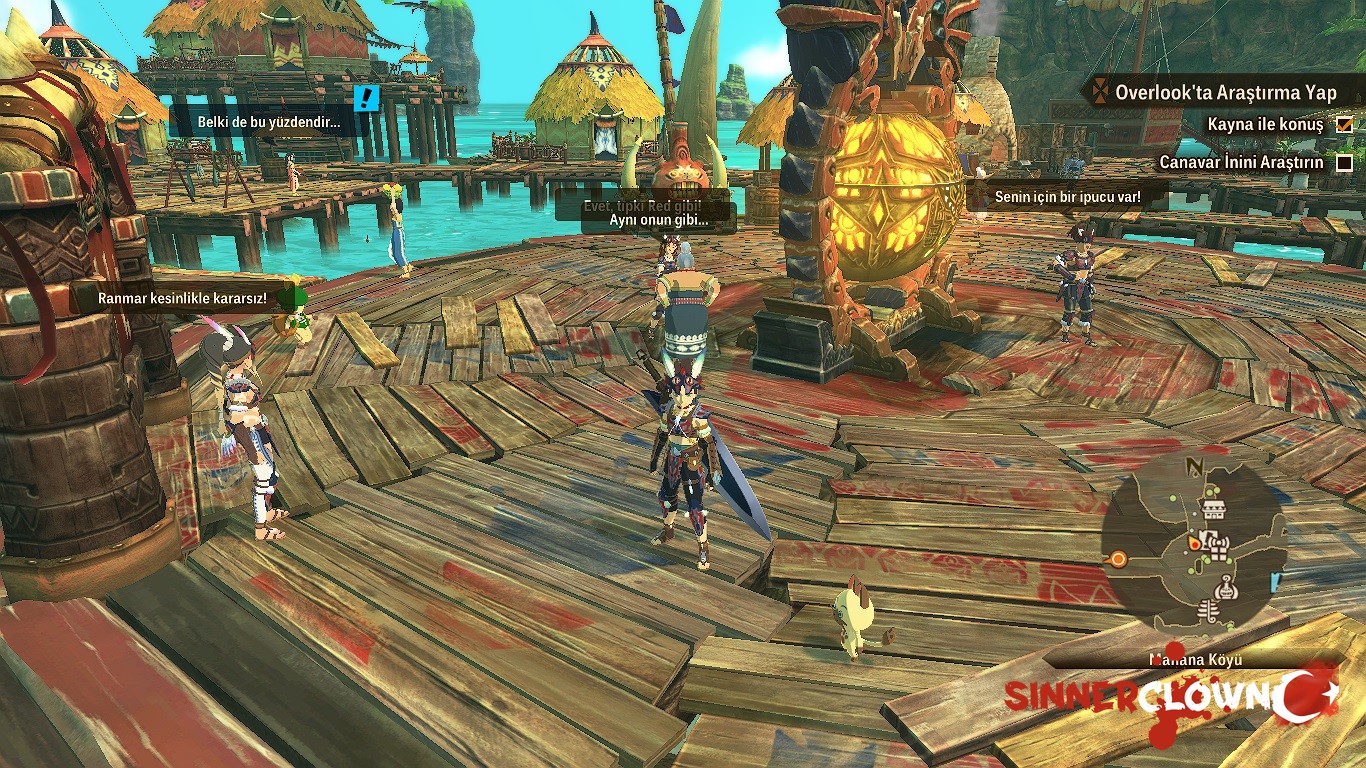Select the 'Senin için bir ipucu var!' speech bubble
The image size is (1366, 768).
1067,197
